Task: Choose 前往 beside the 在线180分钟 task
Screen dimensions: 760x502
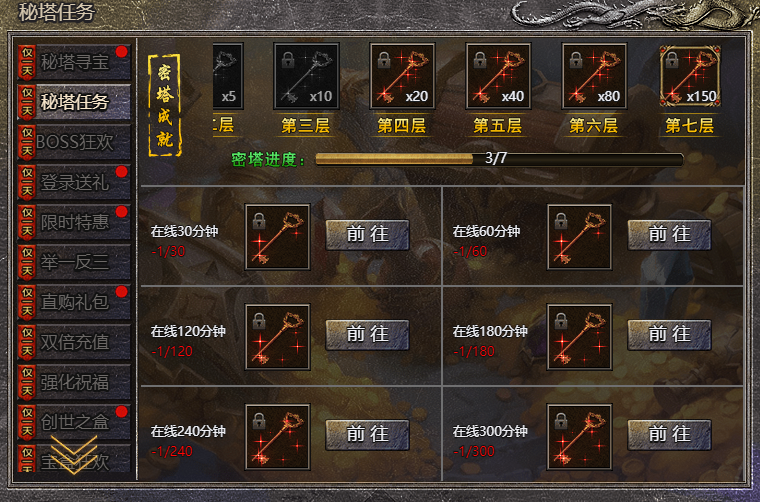Action: [x=669, y=335]
